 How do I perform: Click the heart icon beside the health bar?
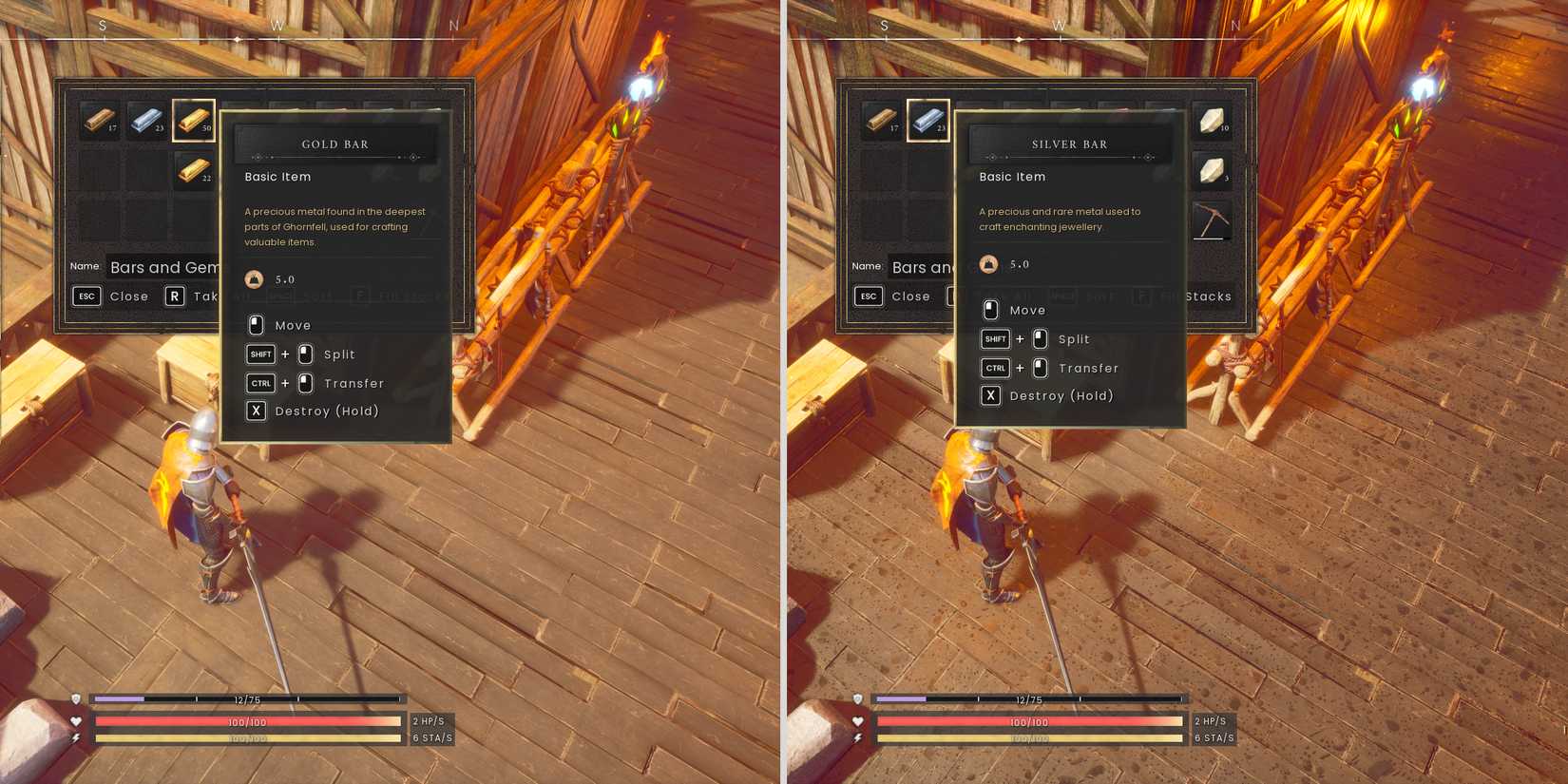(76, 721)
